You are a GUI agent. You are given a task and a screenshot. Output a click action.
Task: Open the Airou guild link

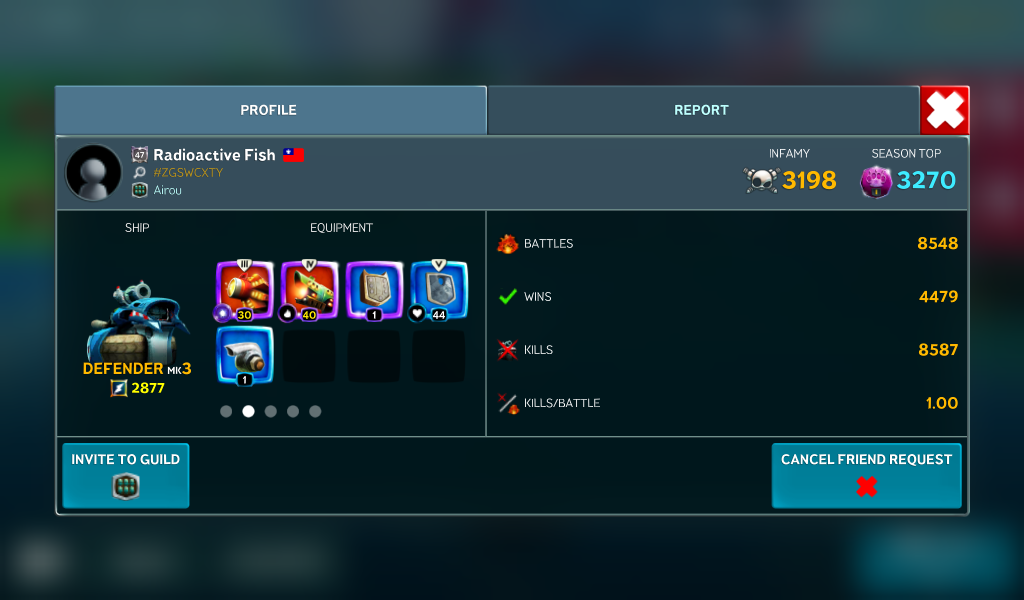click(x=169, y=190)
